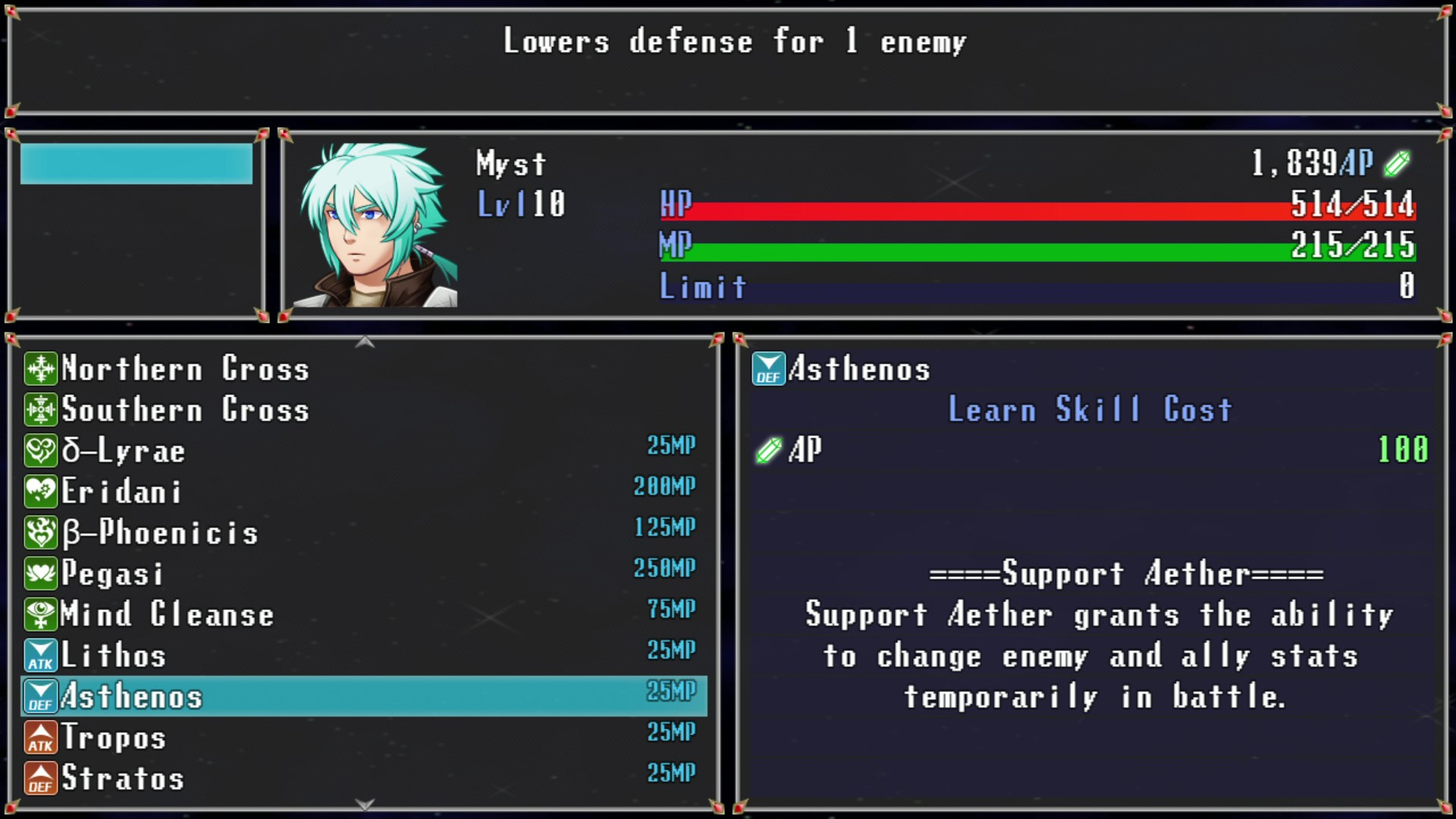
Task: Click the AP crystal beside Learn Skill Cost
Action: pos(768,449)
